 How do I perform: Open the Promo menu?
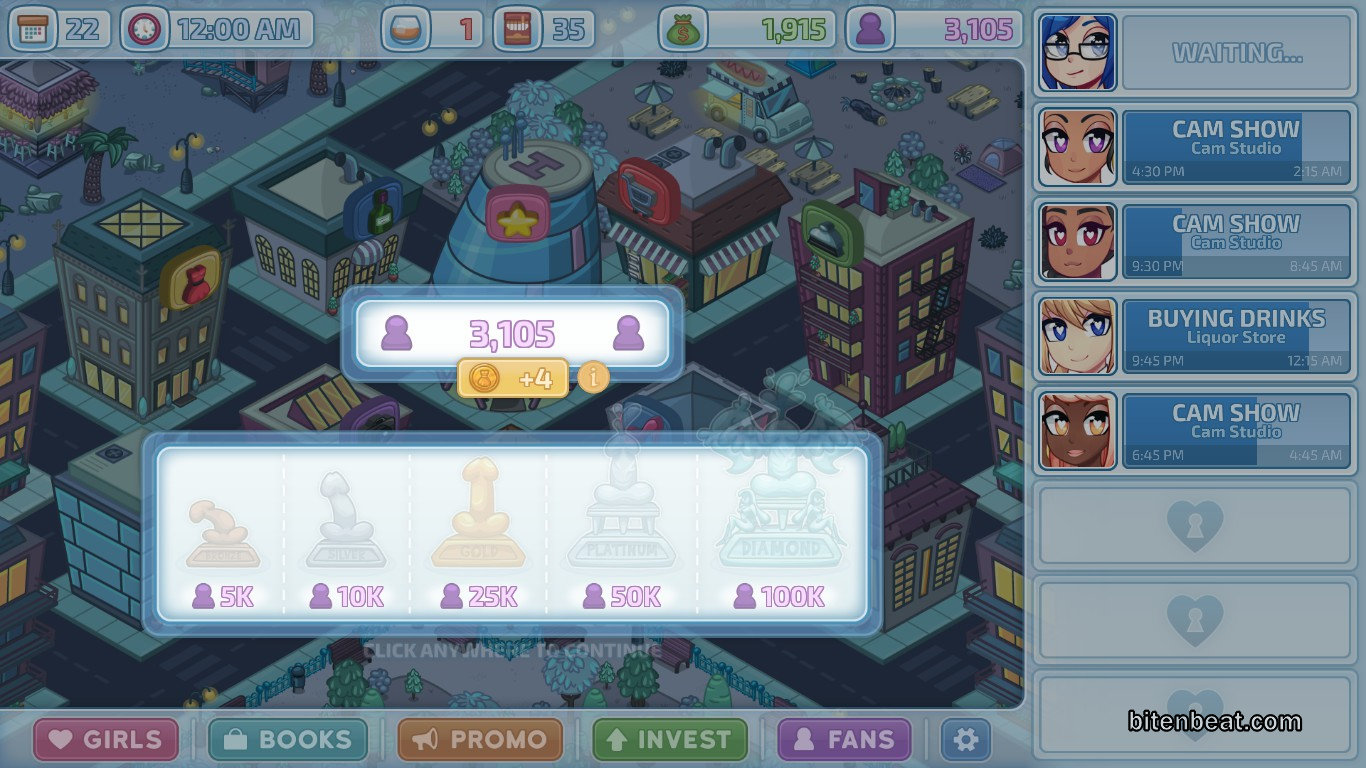pos(480,740)
